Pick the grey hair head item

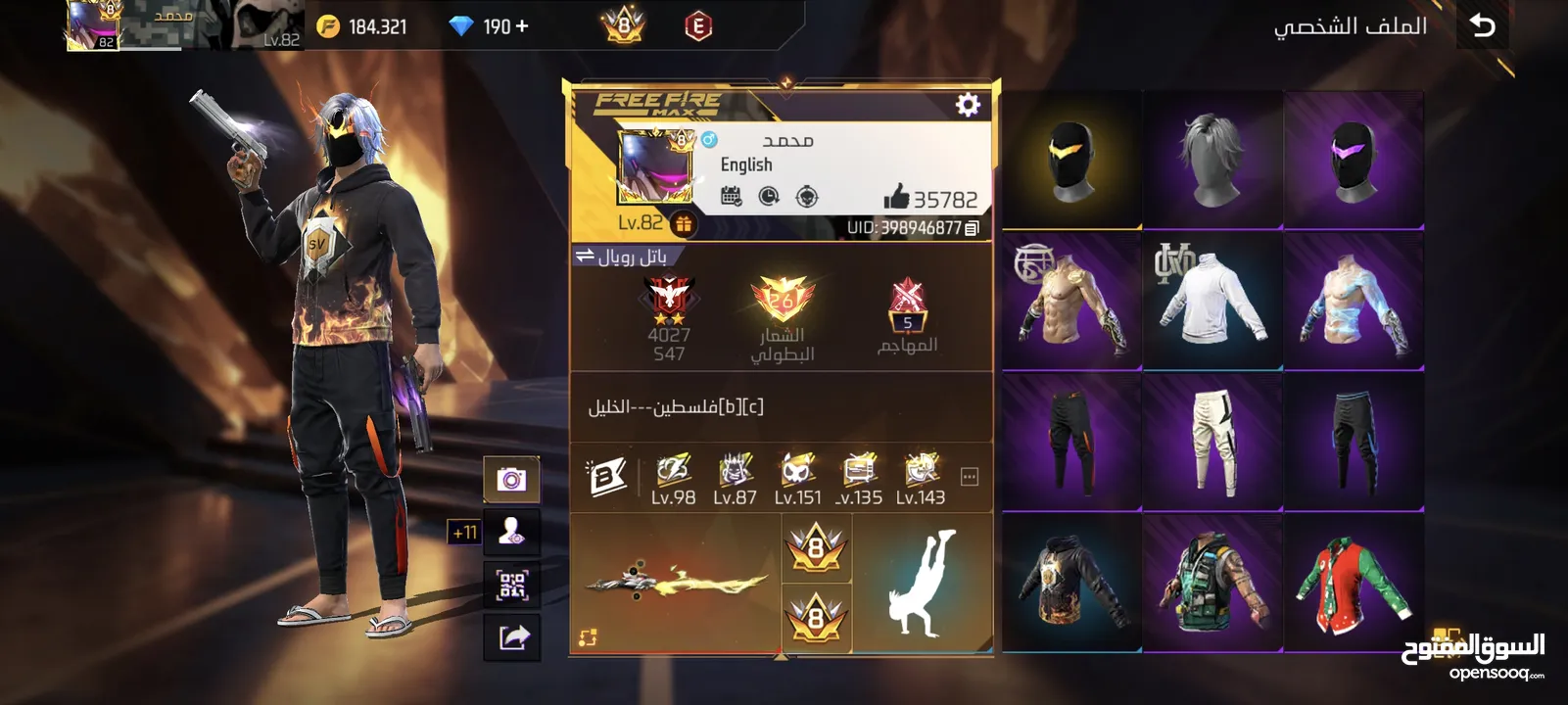tap(1212, 160)
